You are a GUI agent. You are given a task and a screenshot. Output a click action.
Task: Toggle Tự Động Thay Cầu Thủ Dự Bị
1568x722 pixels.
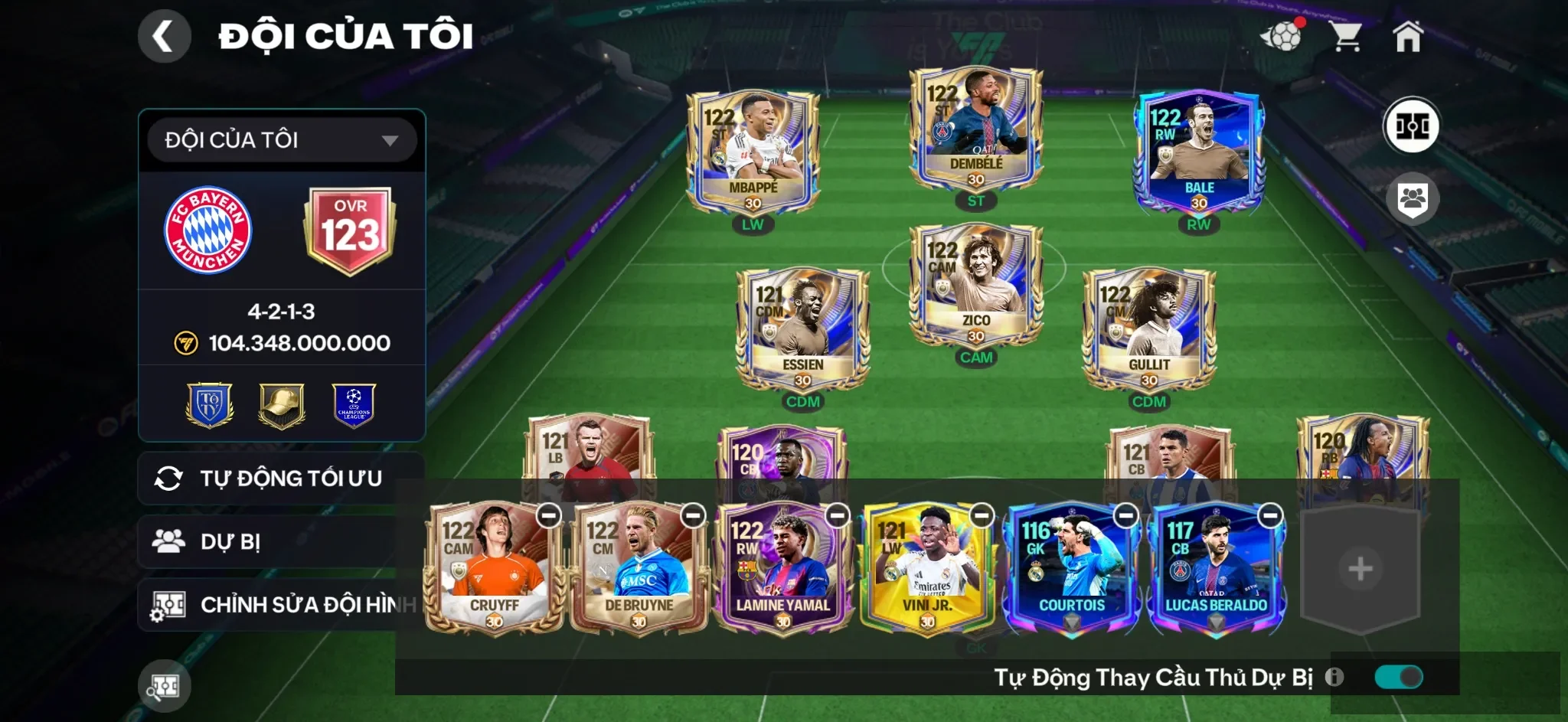pyautogui.click(x=1398, y=677)
